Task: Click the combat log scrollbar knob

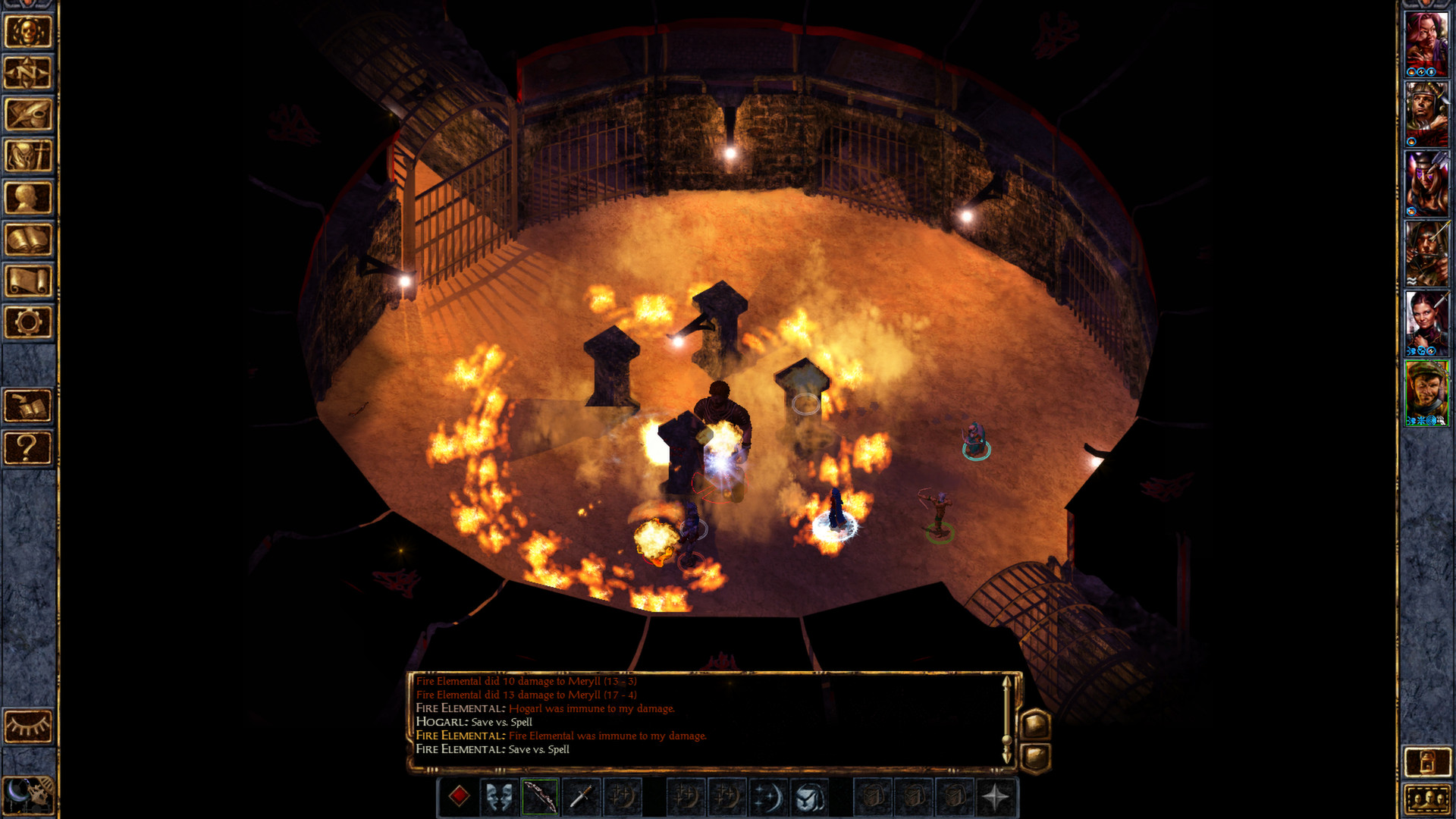Action: pyautogui.click(x=1006, y=740)
